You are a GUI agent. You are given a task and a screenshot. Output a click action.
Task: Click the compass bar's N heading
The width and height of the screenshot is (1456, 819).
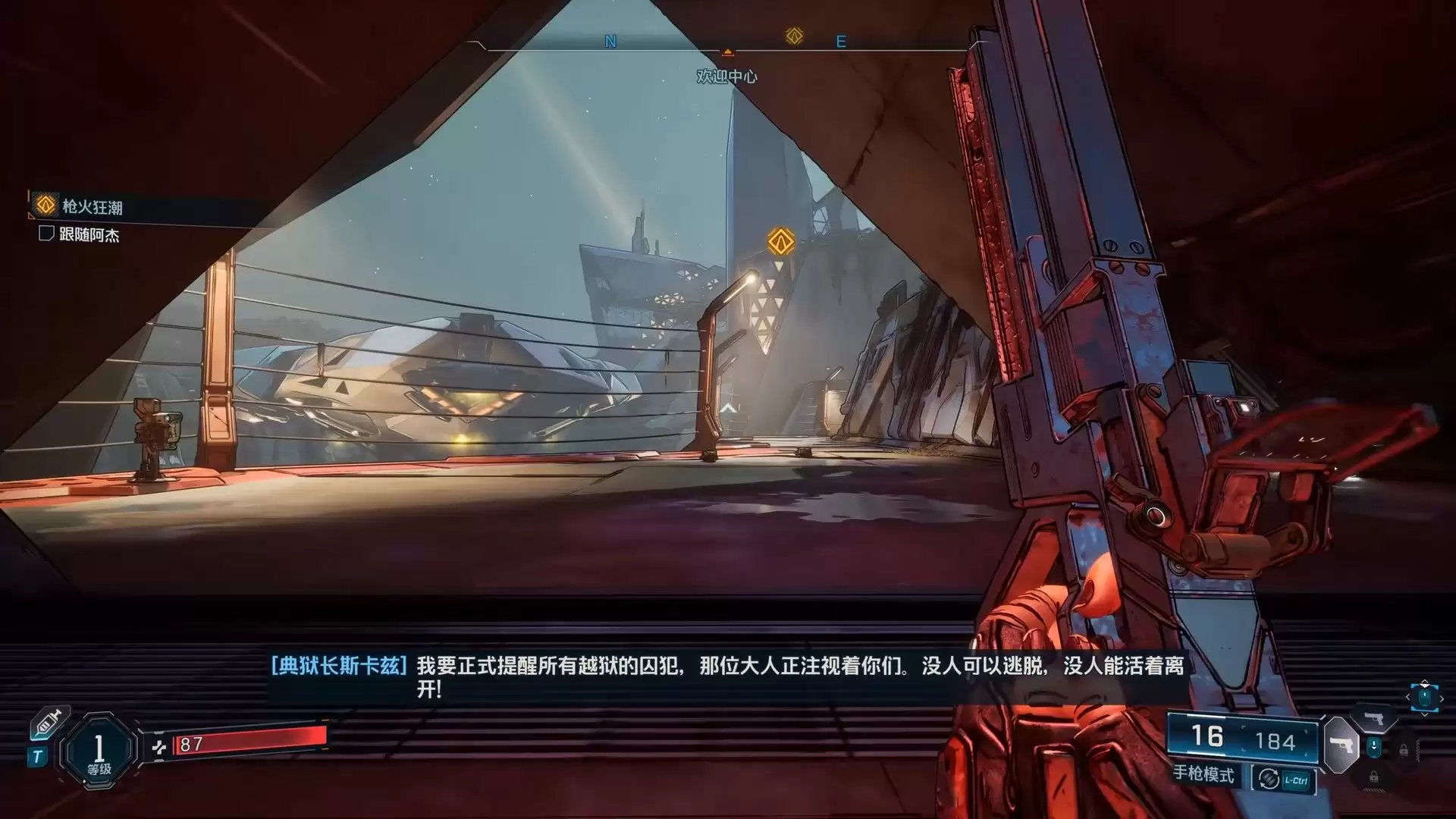(610, 42)
